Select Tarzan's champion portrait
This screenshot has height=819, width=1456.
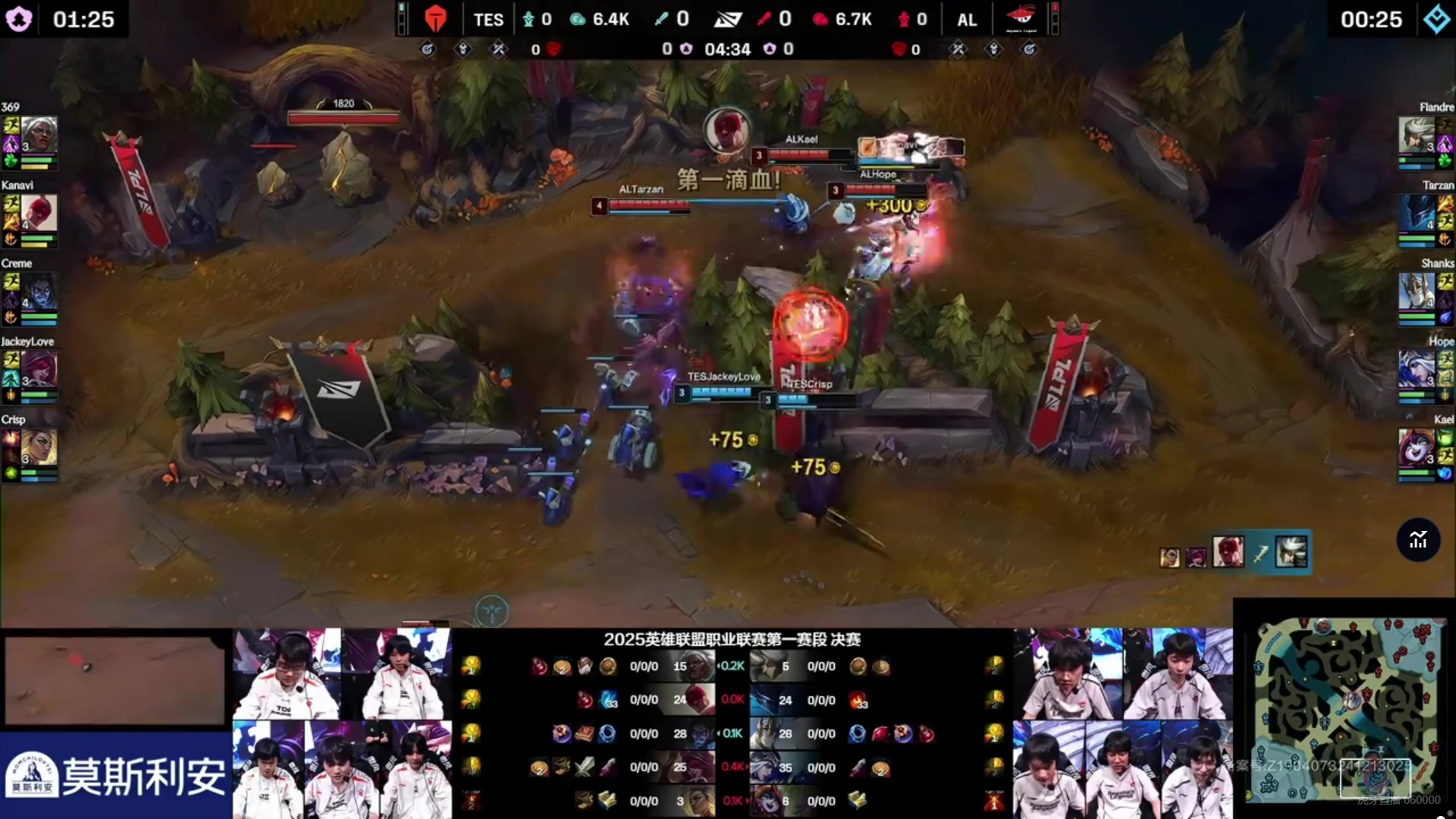(1416, 213)
